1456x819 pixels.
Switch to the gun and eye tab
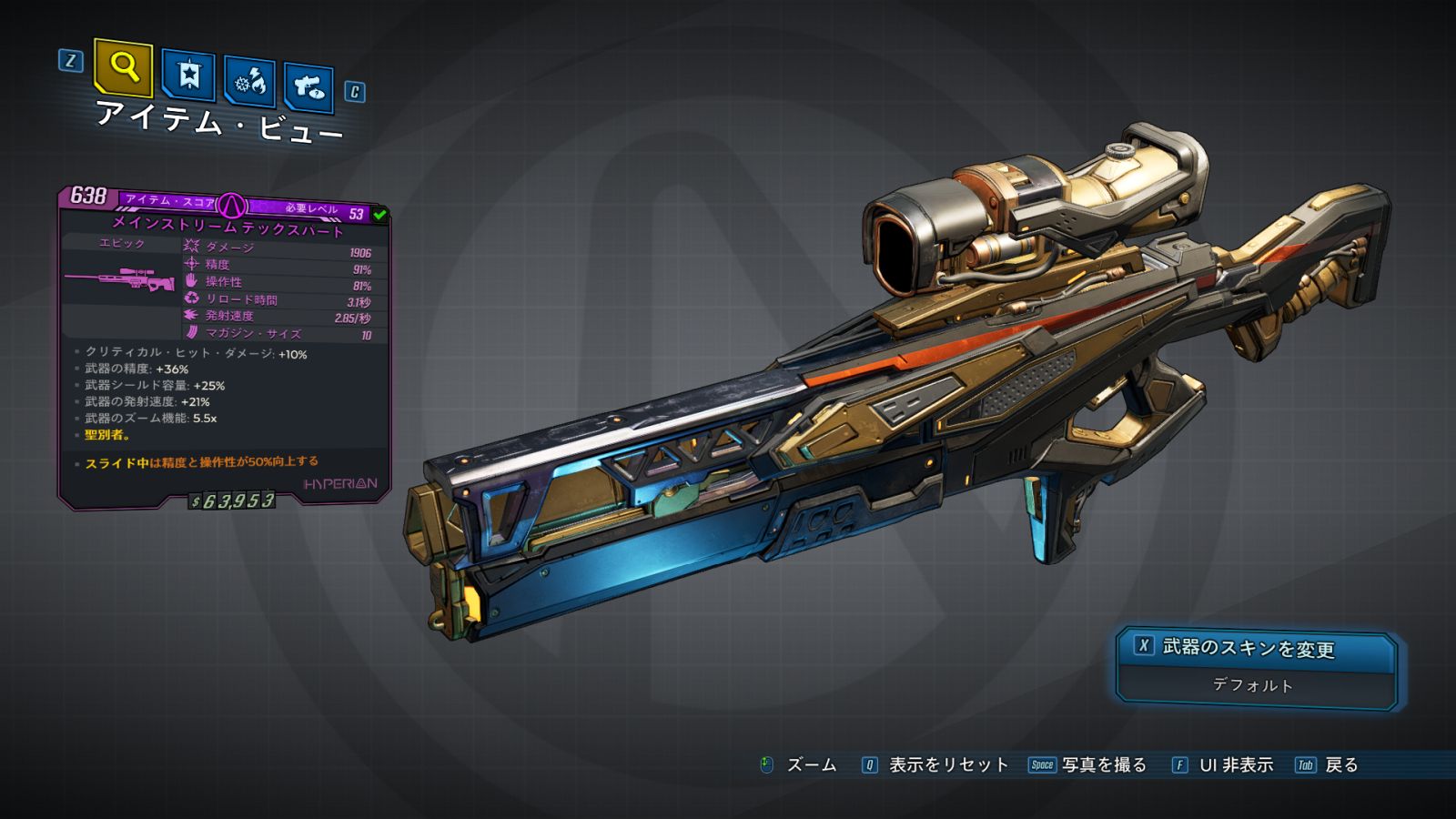coord(308,87)
